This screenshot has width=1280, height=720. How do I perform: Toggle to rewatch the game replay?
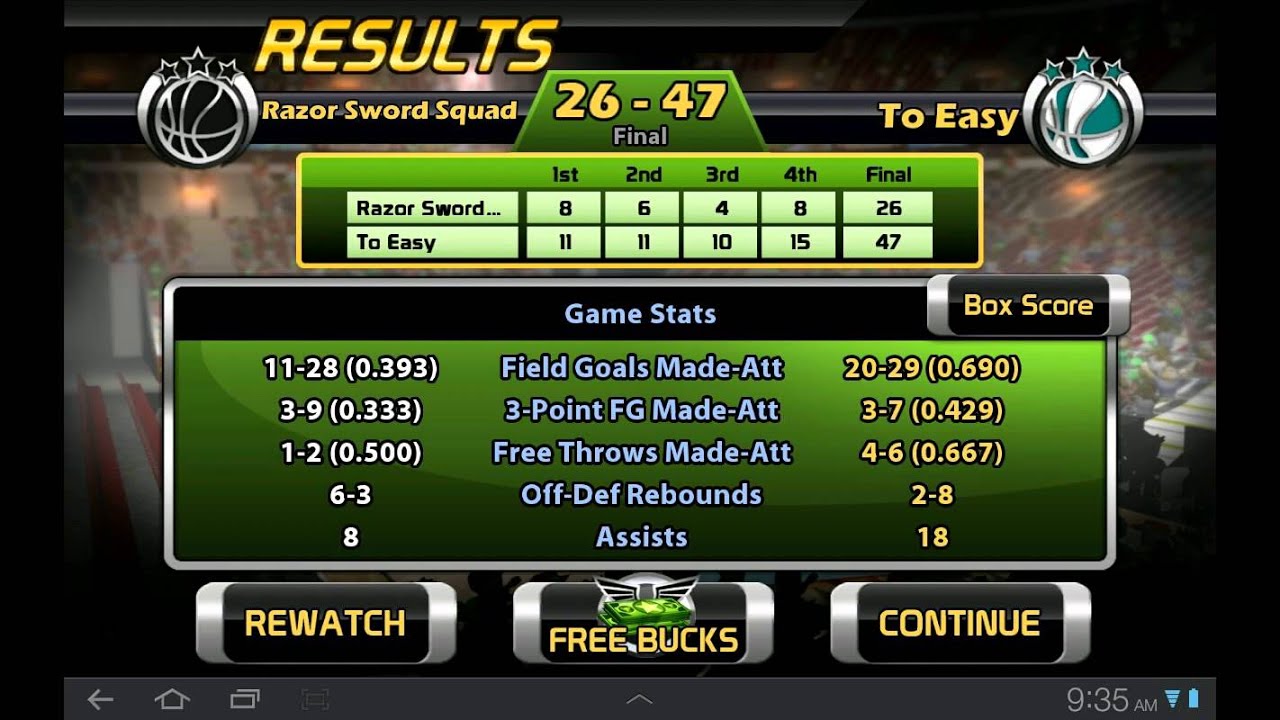[323, 622]
